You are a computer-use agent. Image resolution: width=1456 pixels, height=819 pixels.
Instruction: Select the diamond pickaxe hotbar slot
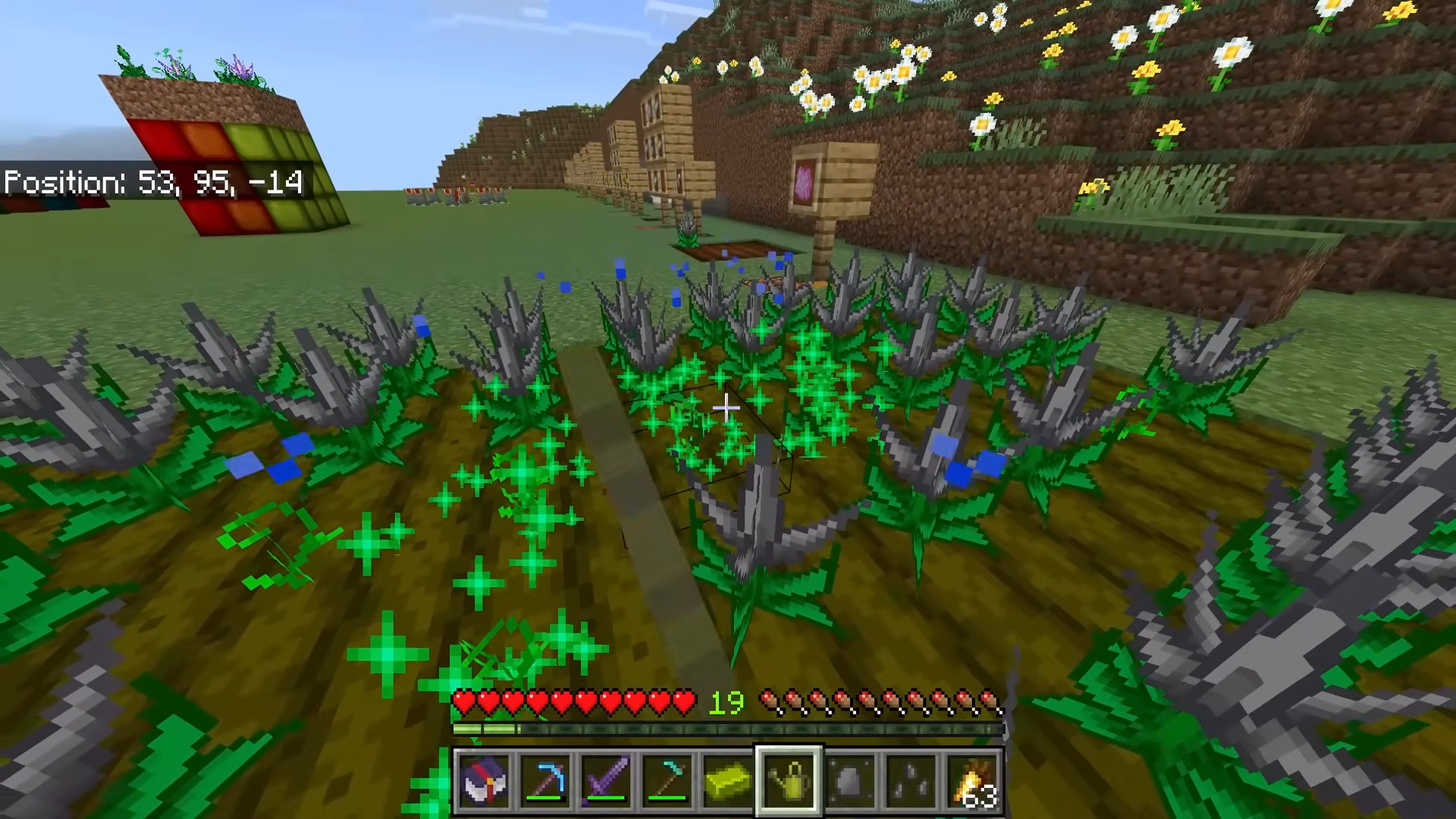coord(545,780)
